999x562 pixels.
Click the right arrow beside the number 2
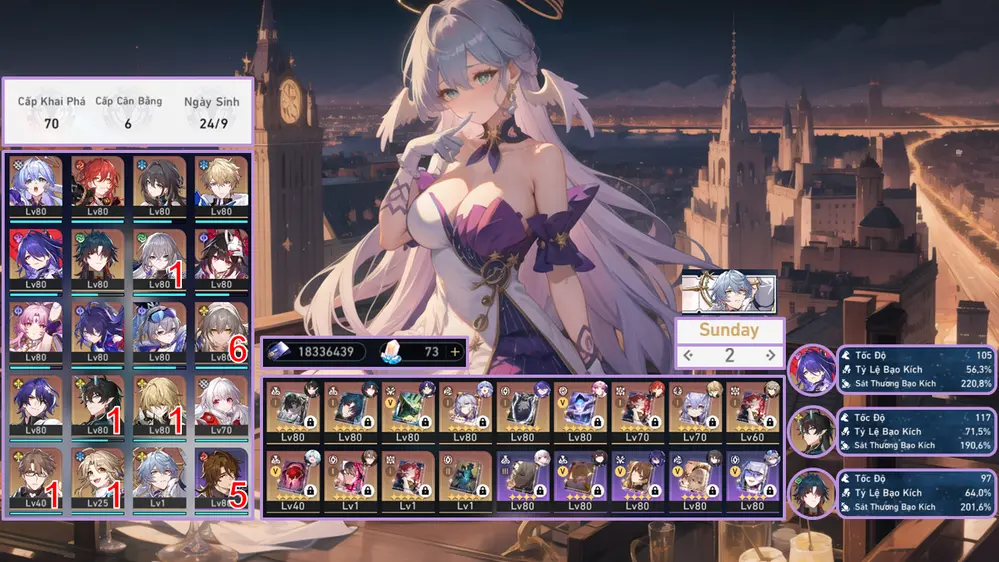point(770,355)
